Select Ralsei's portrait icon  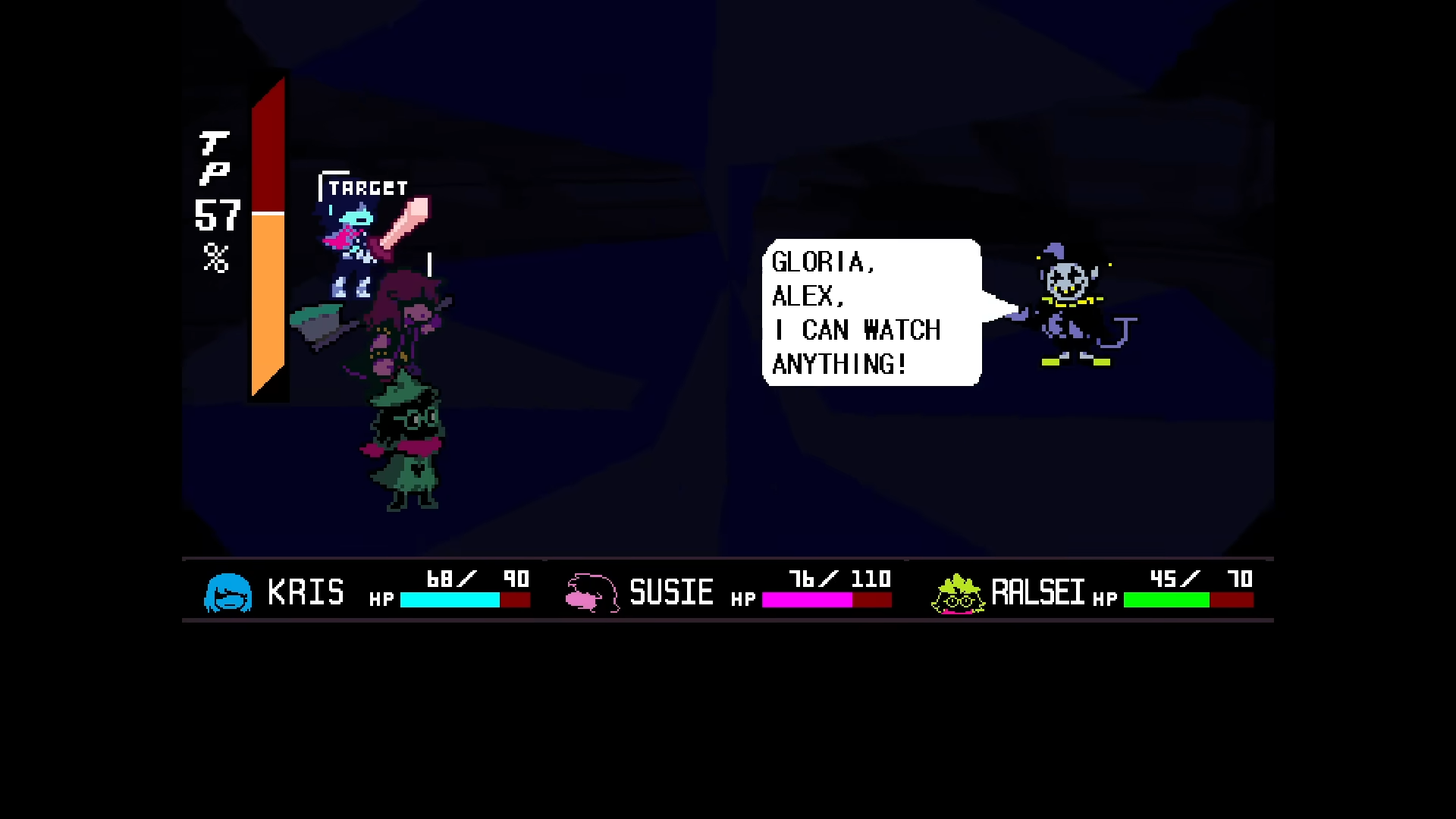[x=958, y=594]
